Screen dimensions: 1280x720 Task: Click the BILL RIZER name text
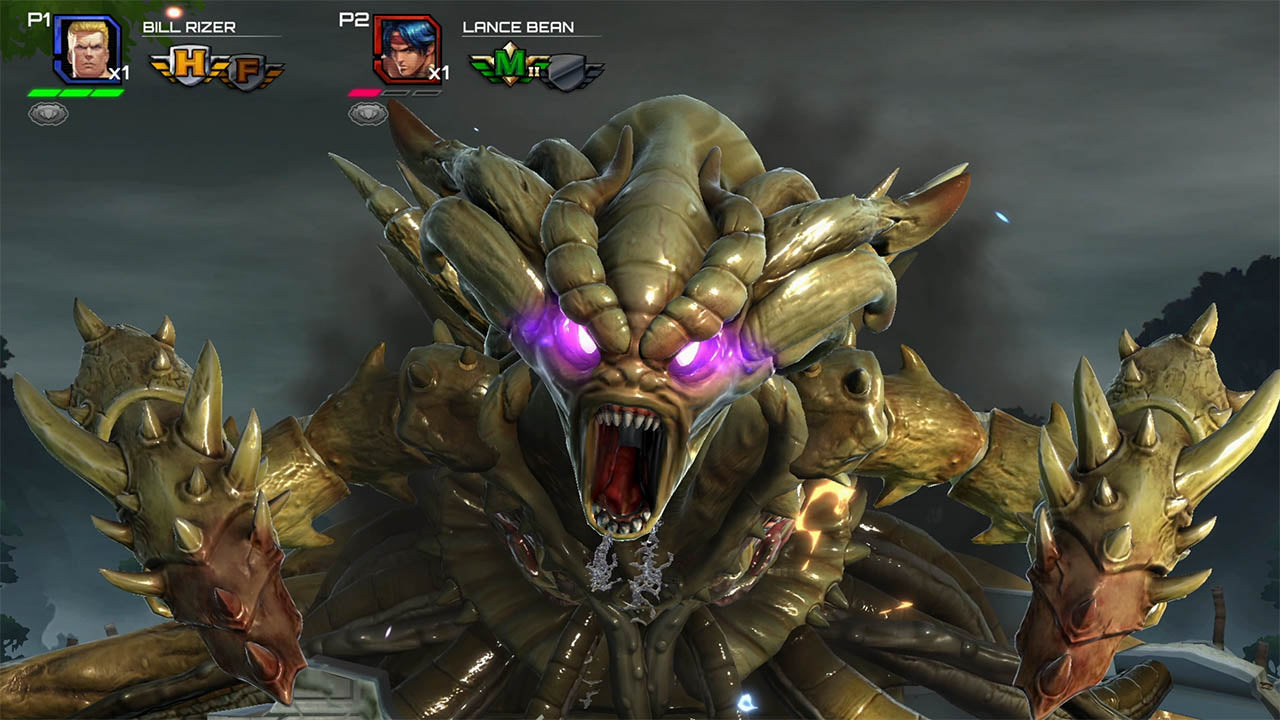[x=187, y=26]
